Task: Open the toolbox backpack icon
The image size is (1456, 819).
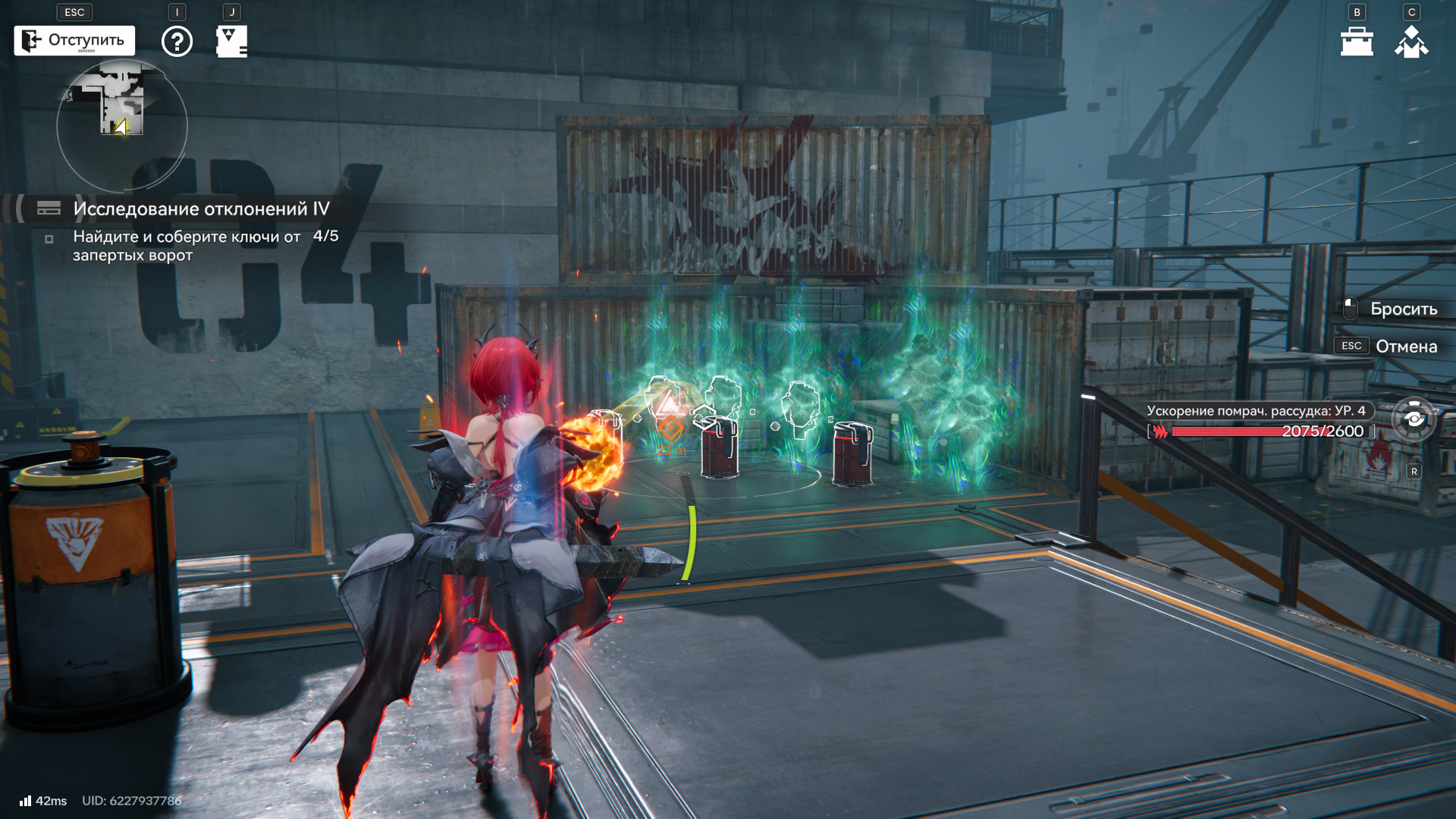Action: 1357,42
